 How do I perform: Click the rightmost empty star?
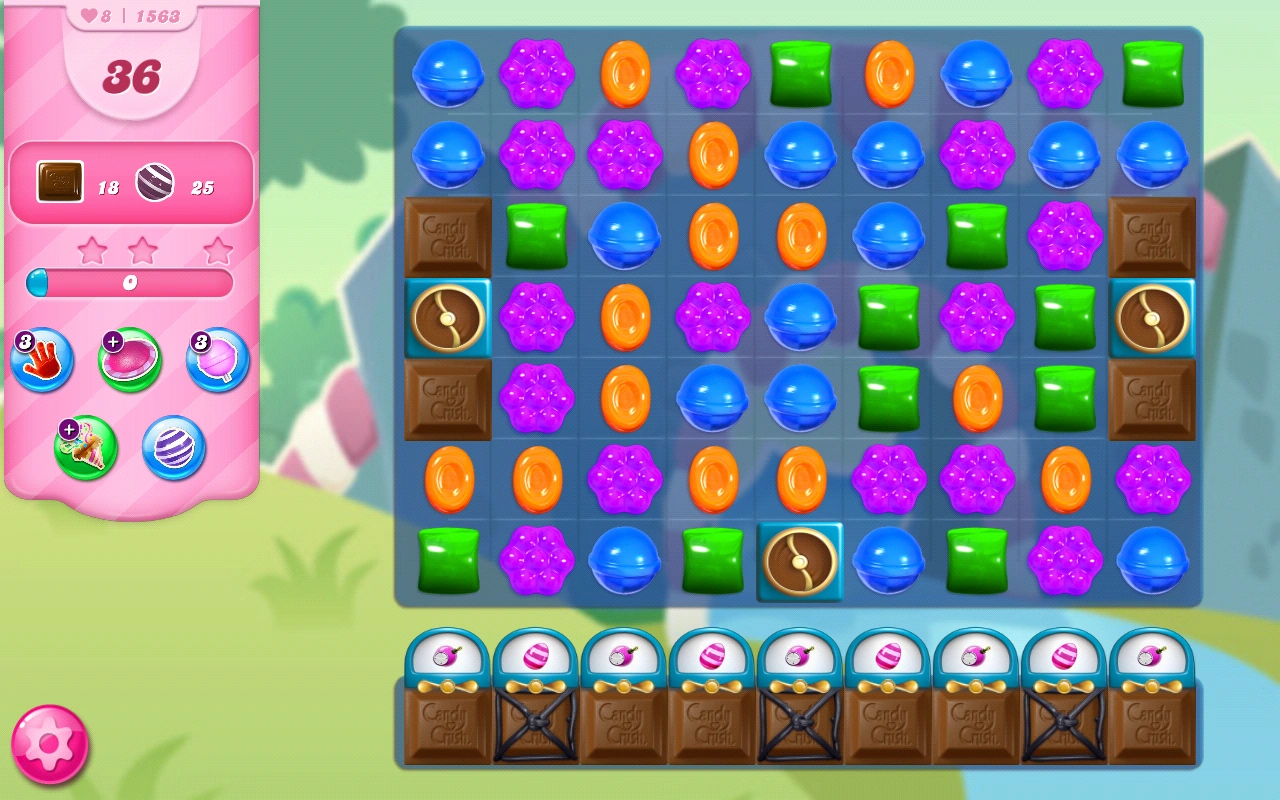(216, 250)
